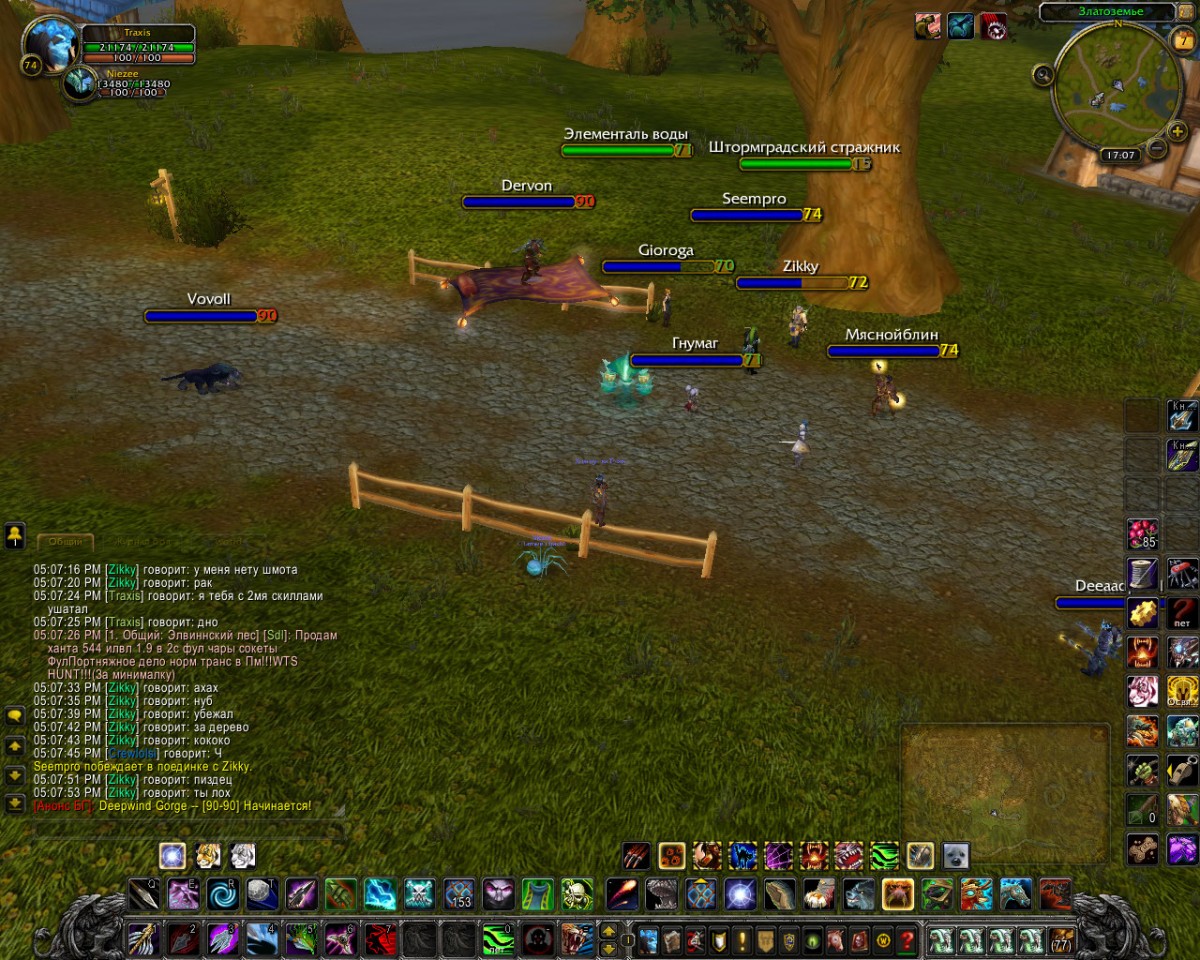Viewport: 1200px width, 960px height.
Task: Open the last bag slot showing 77
Action: pyautogui.click(x=1061, y=941)
